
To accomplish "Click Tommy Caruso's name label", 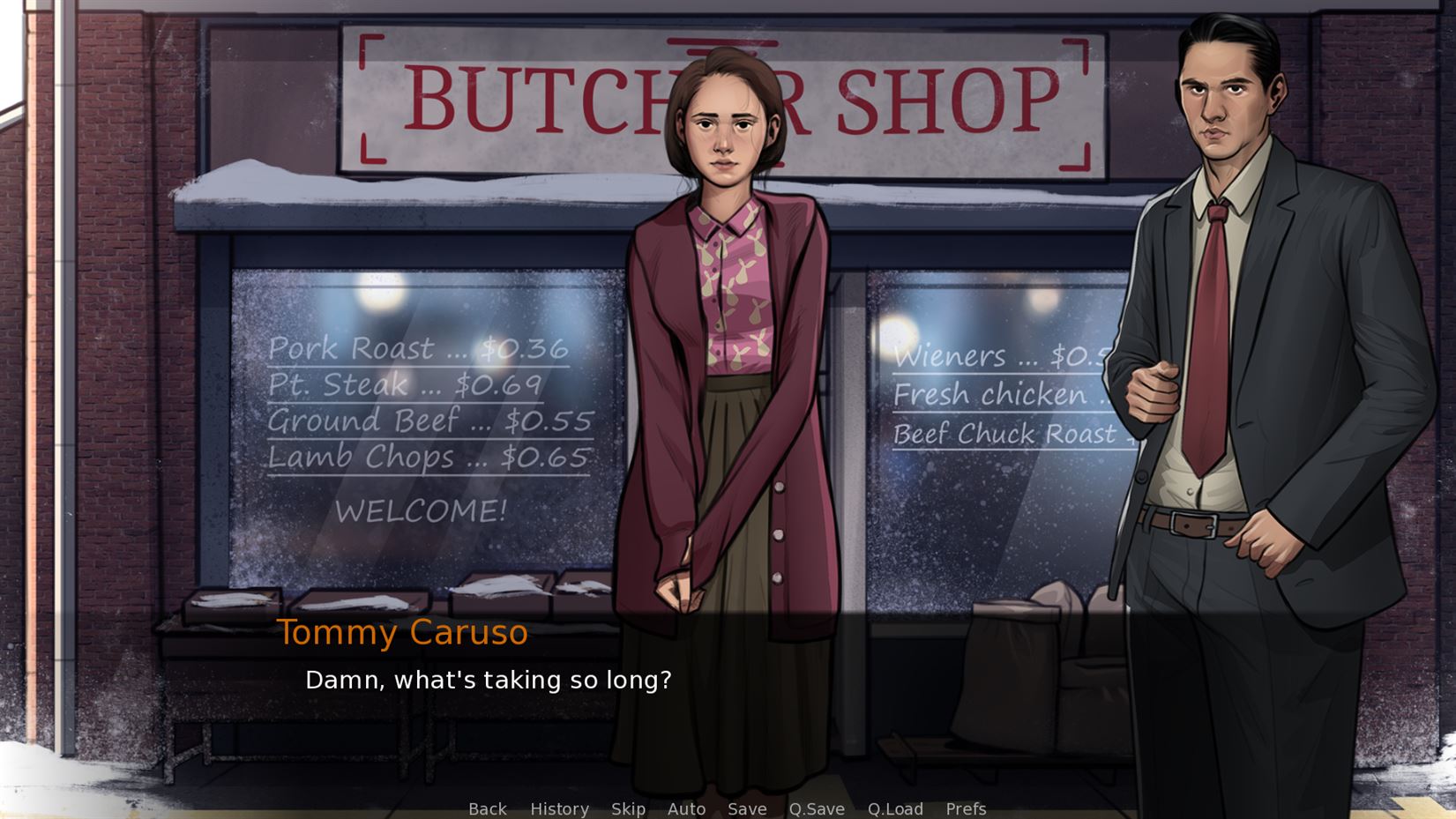I will click(403, 632).
